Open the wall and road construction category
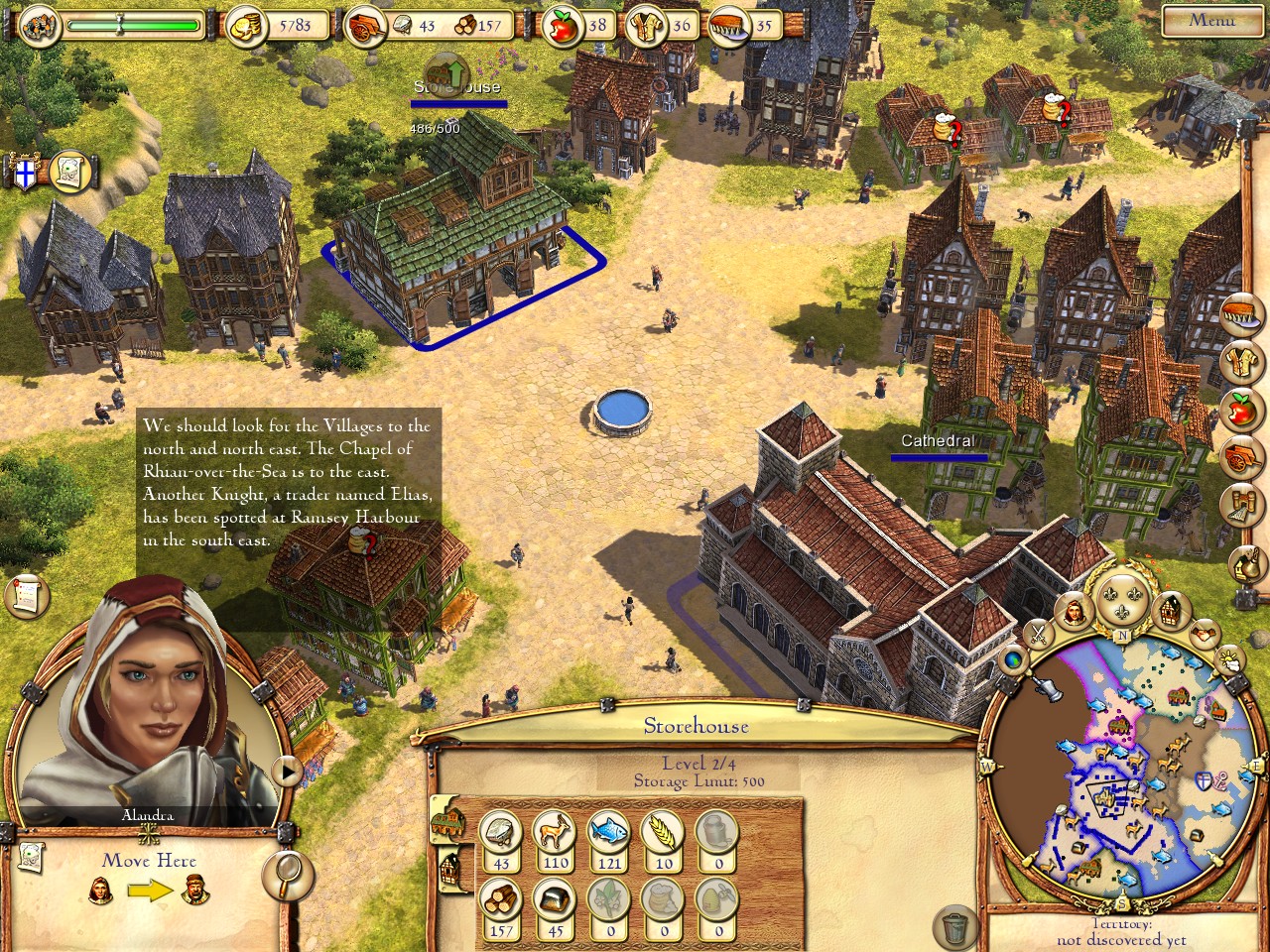Screen dimensions: 1270x952 point(1240,505)
